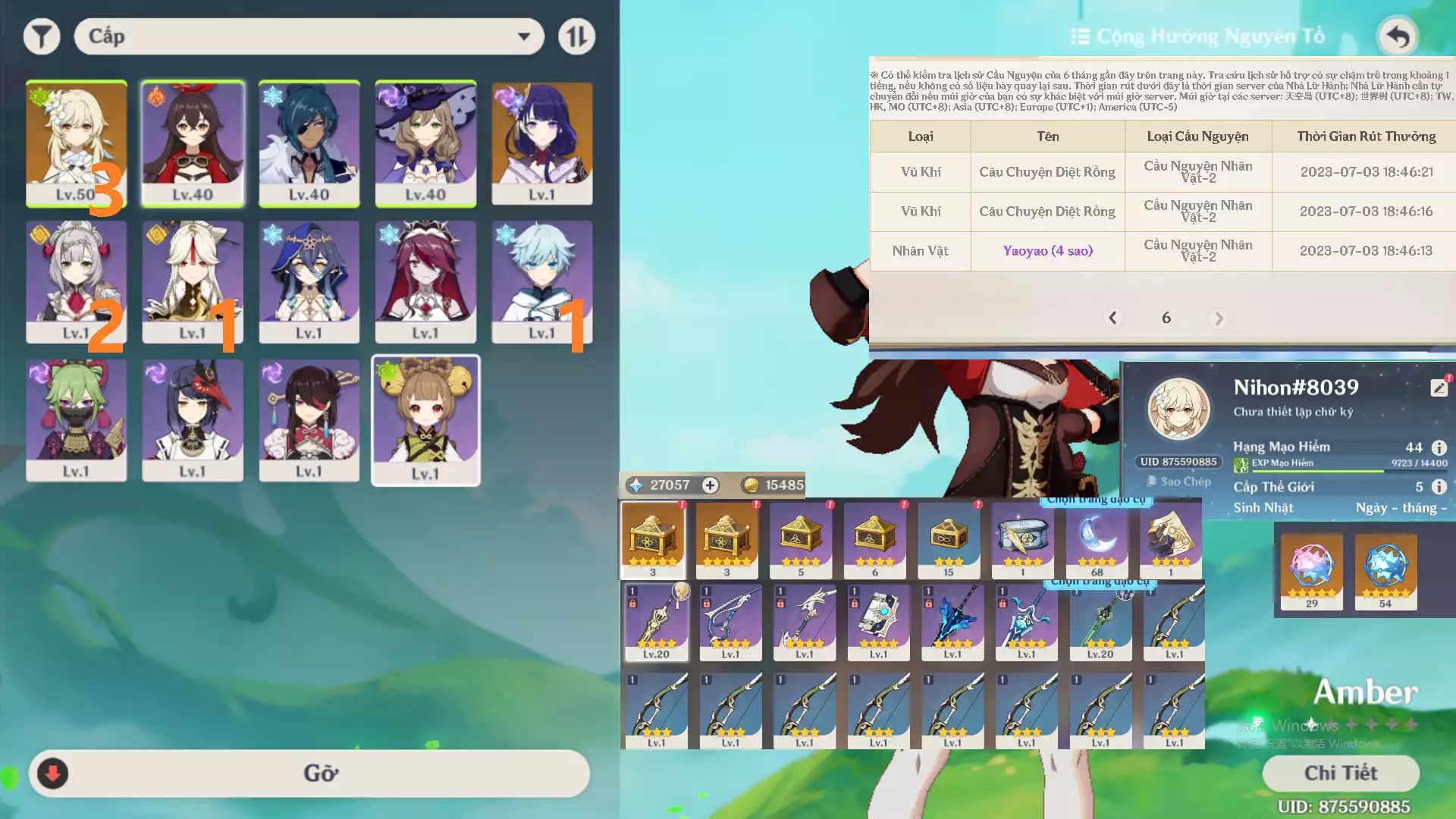The height and width of the screenshot is (819, 1456).
Task: Return using the back arrow button
Action: [x=1397, y=36]
